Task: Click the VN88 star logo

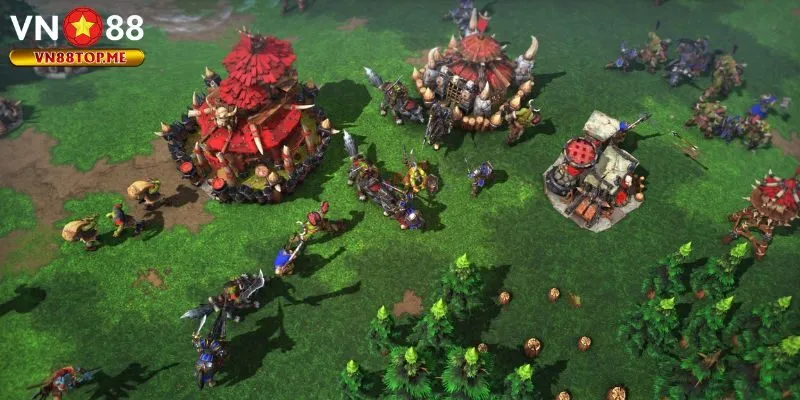Action: coord(83,27)
